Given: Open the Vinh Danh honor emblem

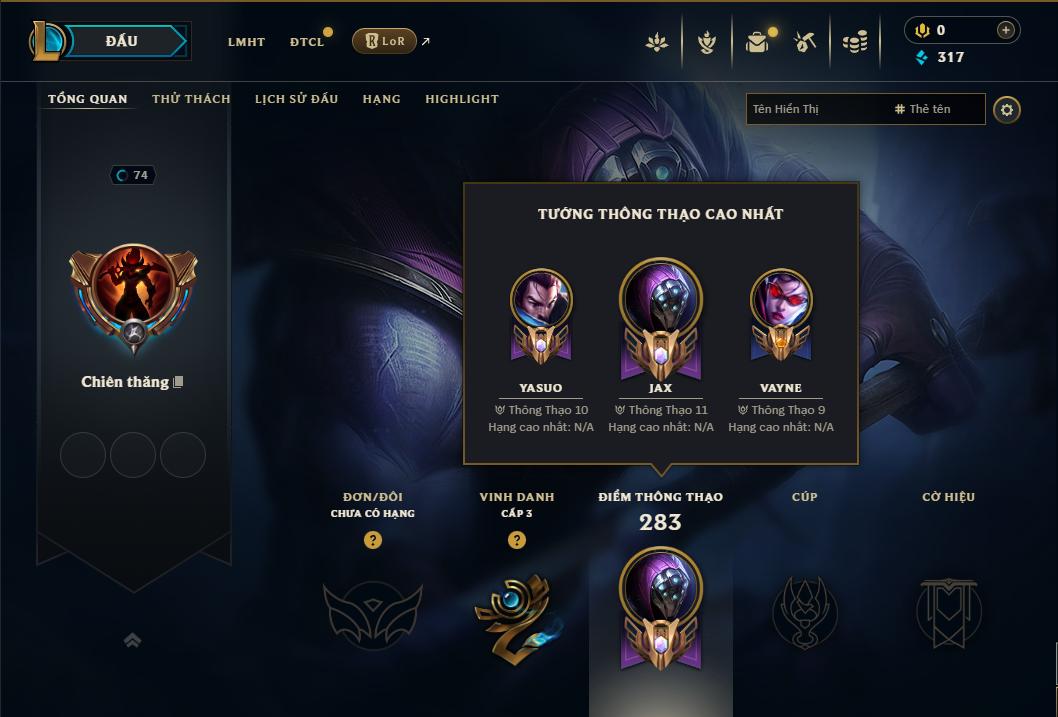Looking at the screenshot, I should point(516,612).
